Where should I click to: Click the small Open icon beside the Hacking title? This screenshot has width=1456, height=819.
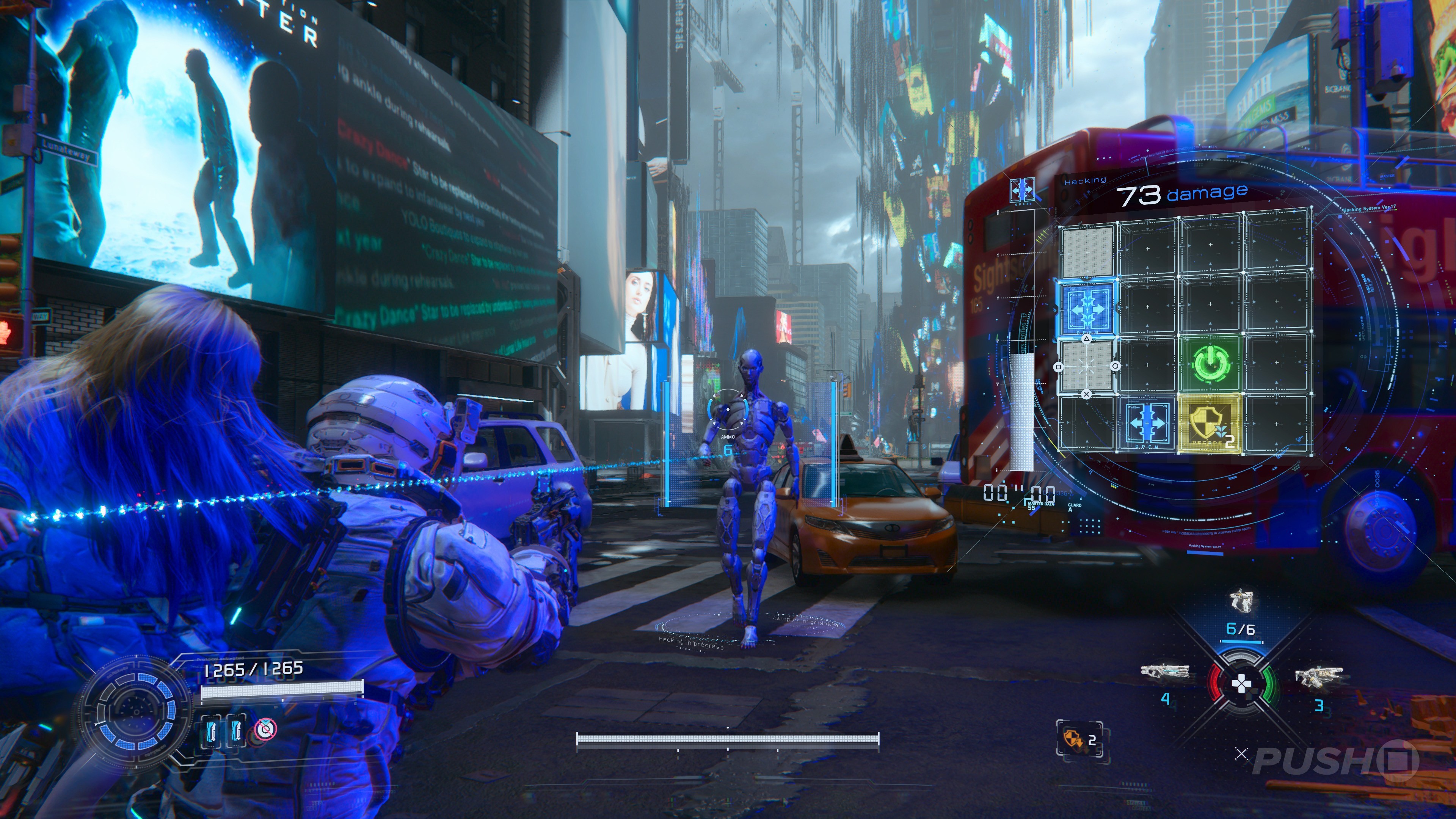tap(1022, 191)
